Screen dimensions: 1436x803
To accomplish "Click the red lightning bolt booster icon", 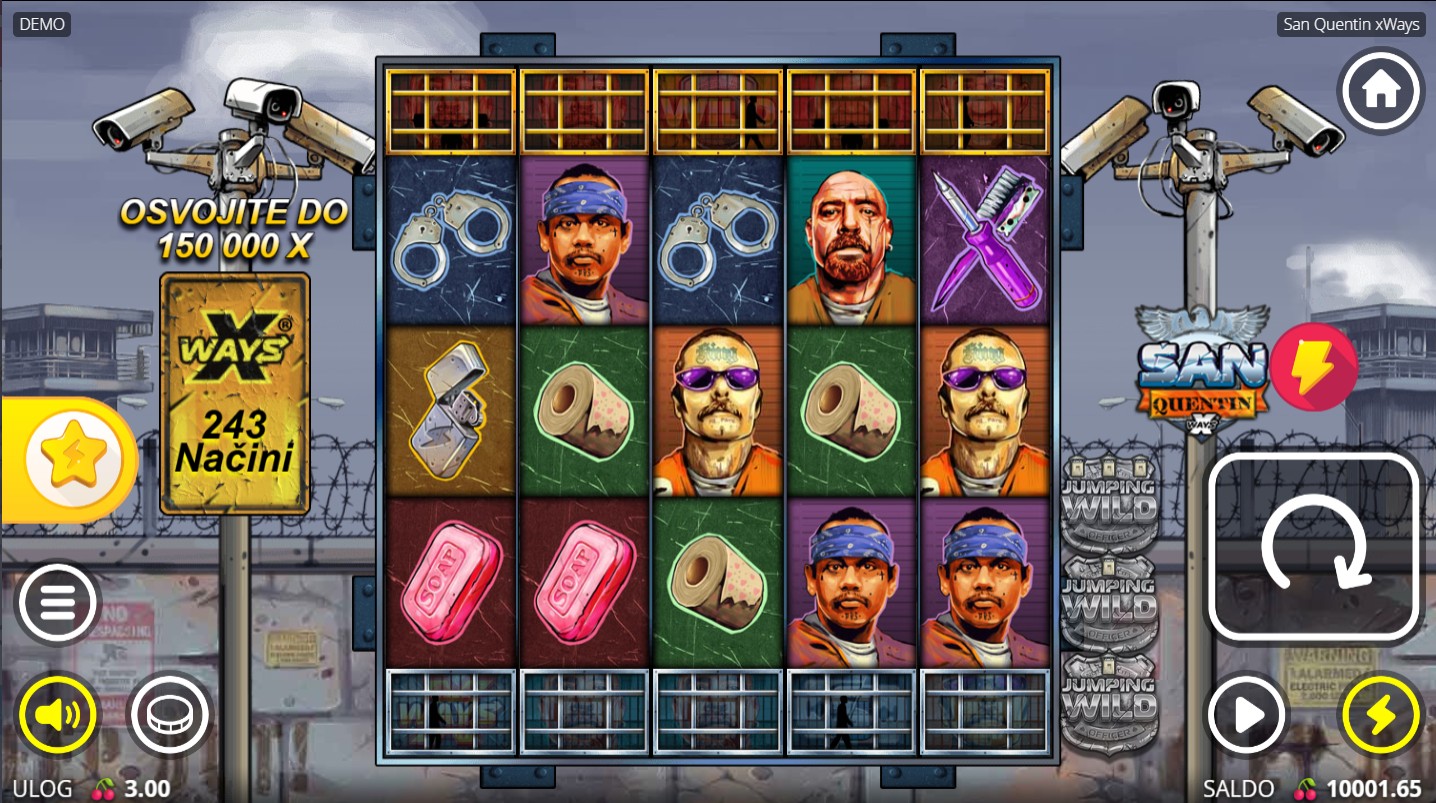I will 1313,367.
